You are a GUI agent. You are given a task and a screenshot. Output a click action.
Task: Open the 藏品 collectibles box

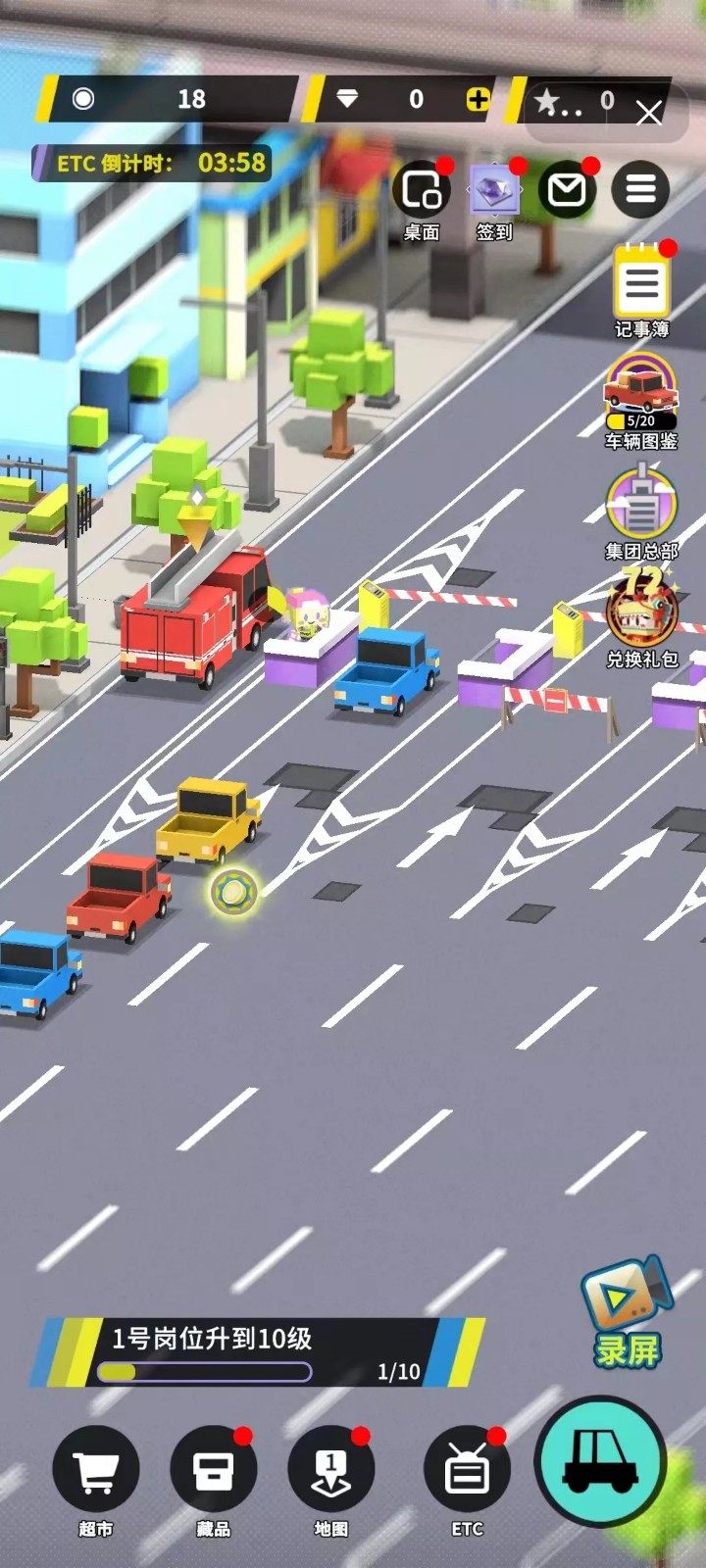214,1472
